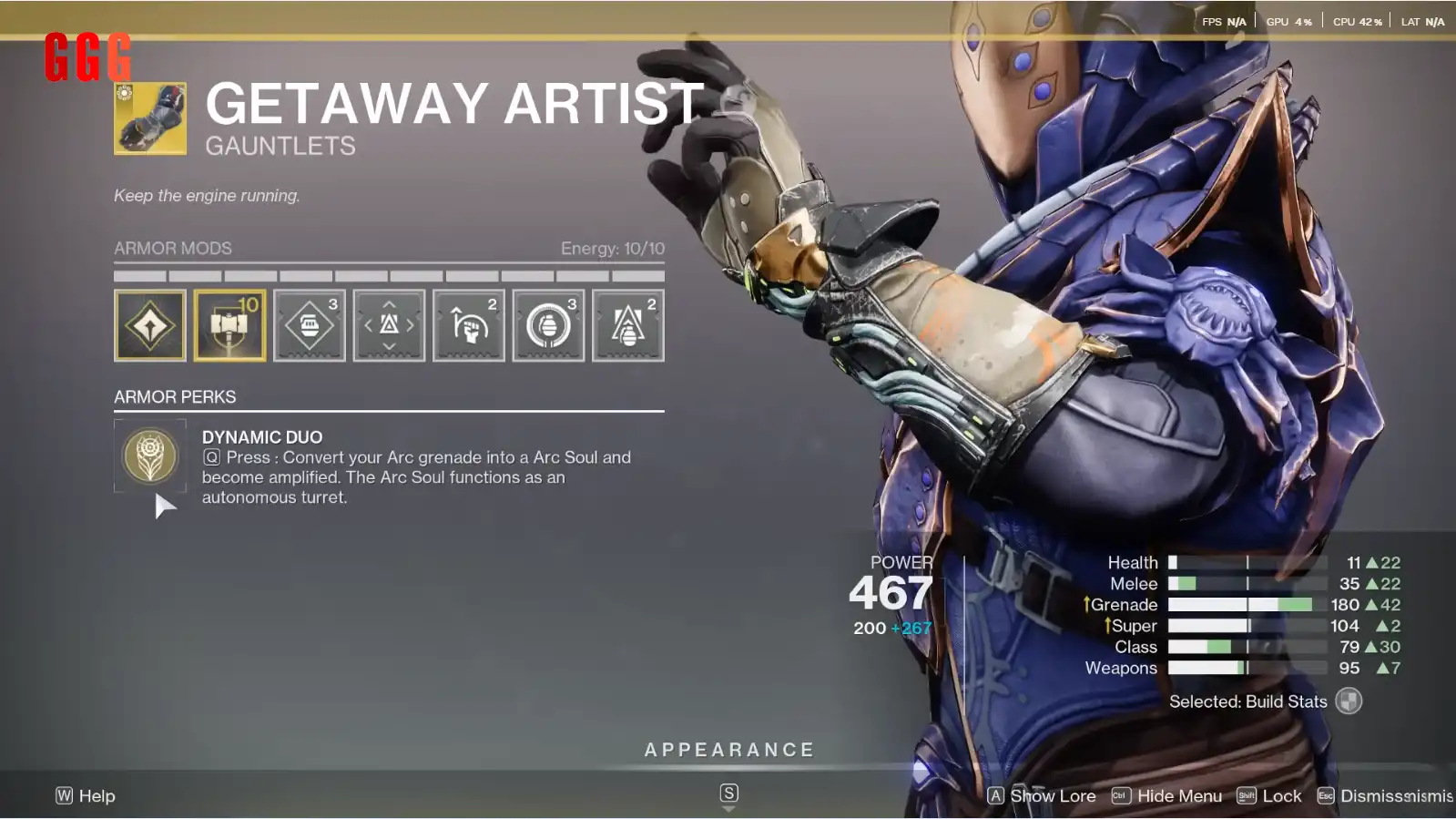This screenshot has width=1456, height=819.
Task: Open the triangle grenade mod costing 2
Action: coord(628,325)
